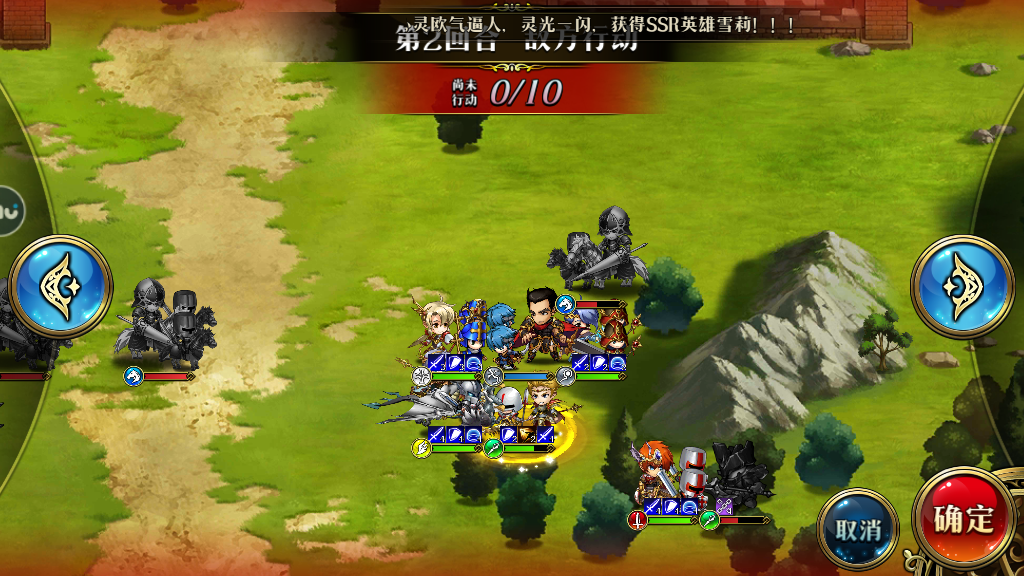Cancel using the blue 取消 button
Screen dimensions: 1024x576
[x=858, y=530]
